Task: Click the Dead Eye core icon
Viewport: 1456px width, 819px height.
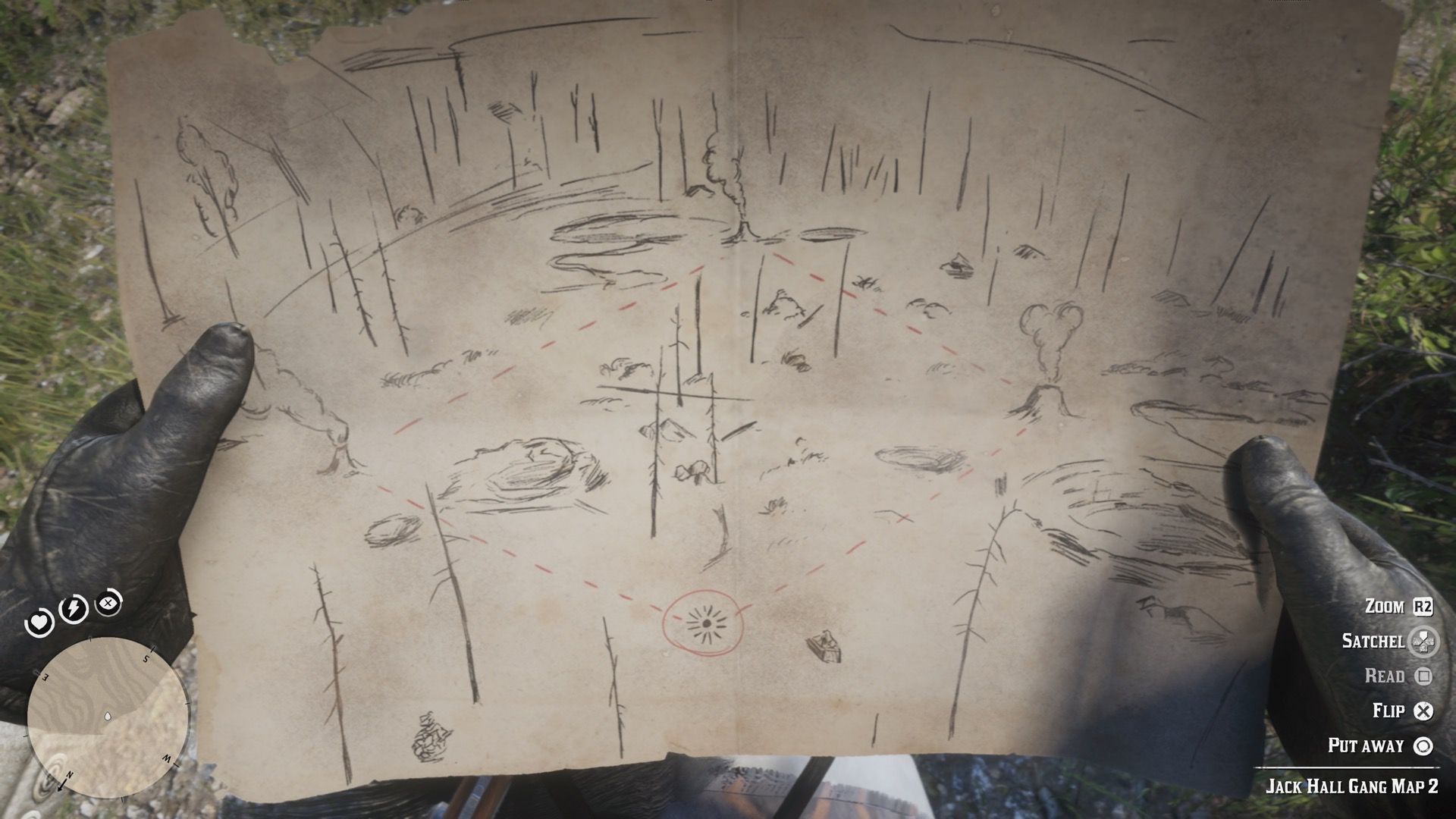Action: coord(108,603)
